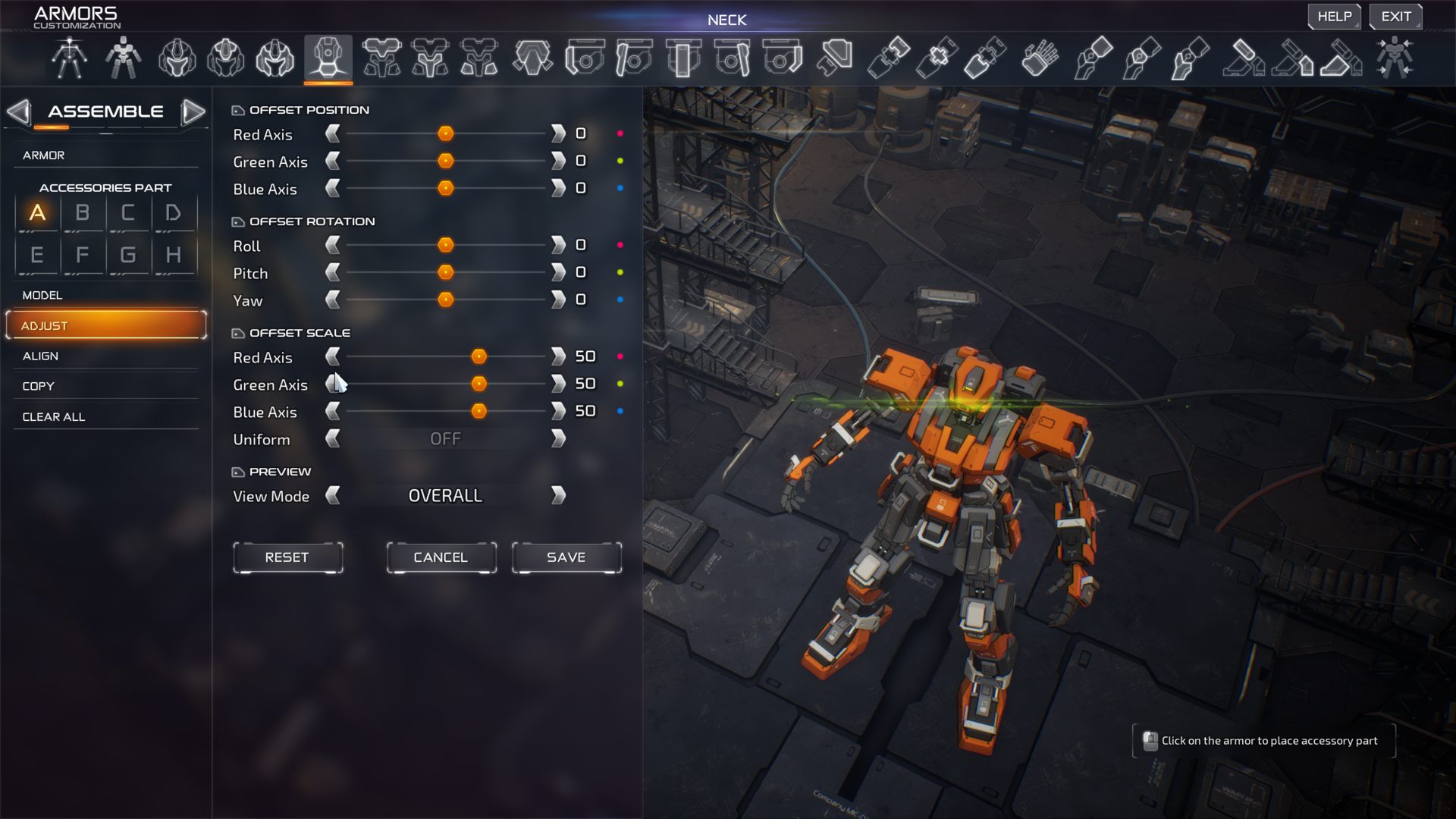Go to previous category before Assemble
Viewport: 1456px width, 819px height.
[18, 111]
